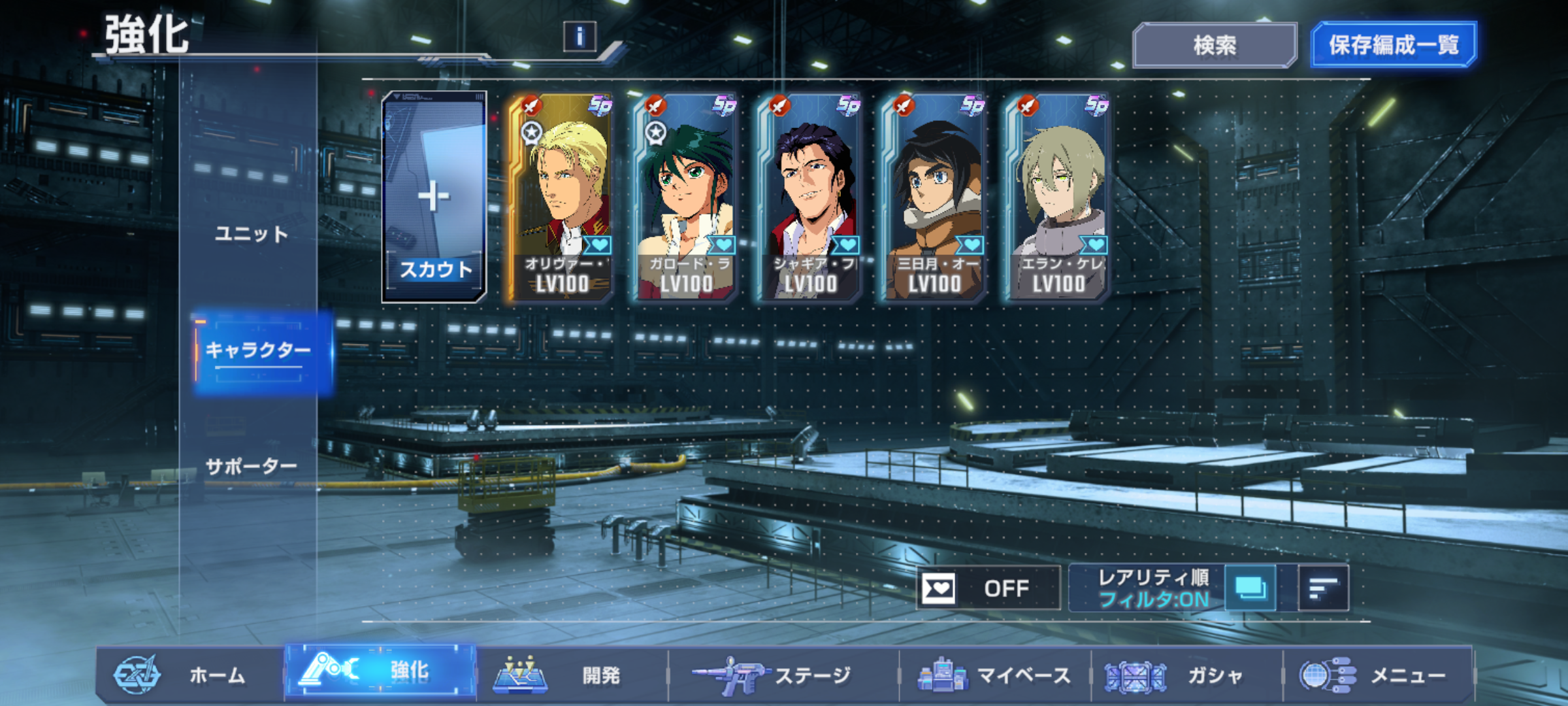1568x706 pixels.
Task: Select the オリヴァー character card
Action: point(561,197)
